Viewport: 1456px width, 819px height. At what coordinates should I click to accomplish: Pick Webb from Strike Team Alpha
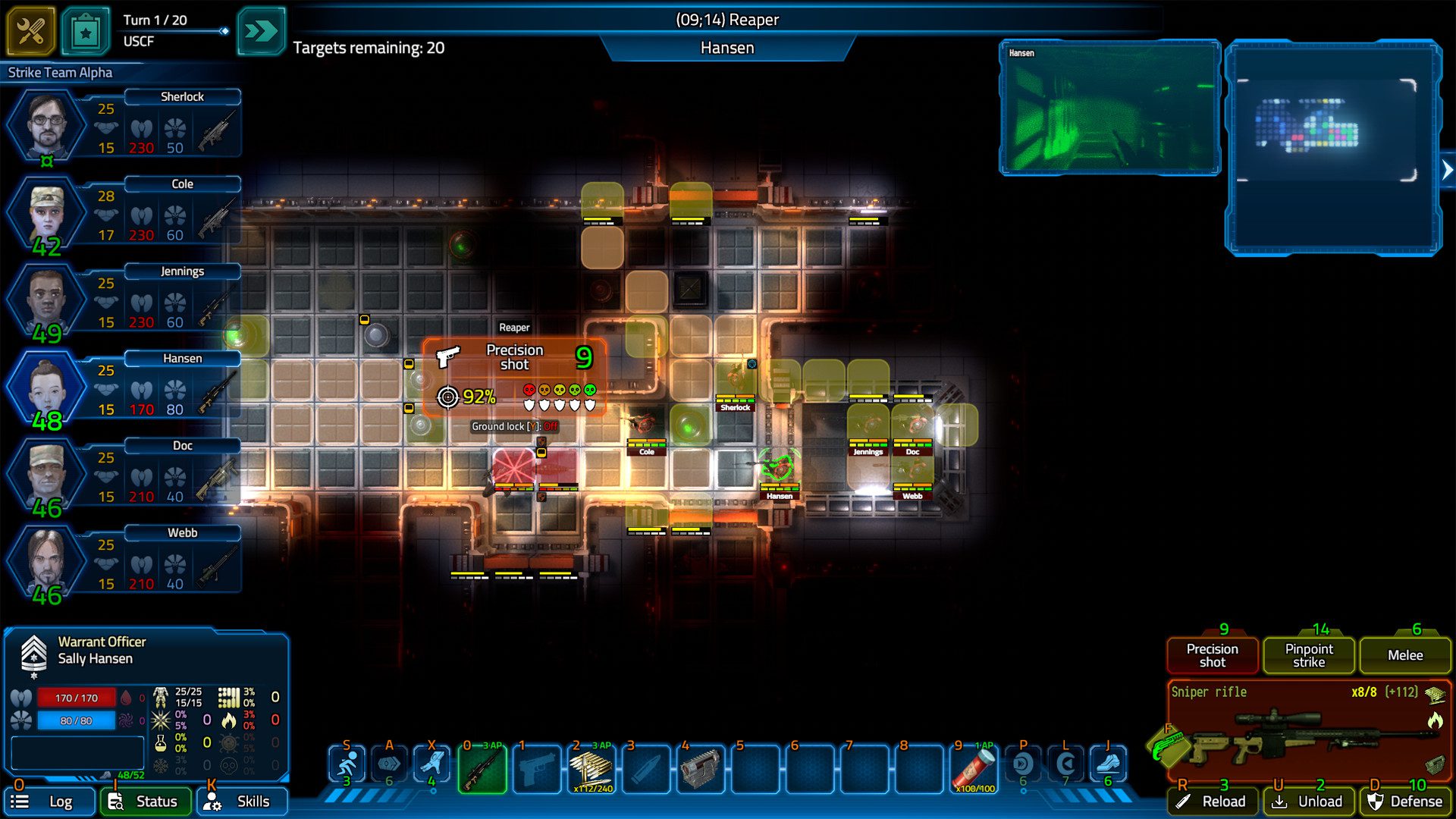[47, 561]
